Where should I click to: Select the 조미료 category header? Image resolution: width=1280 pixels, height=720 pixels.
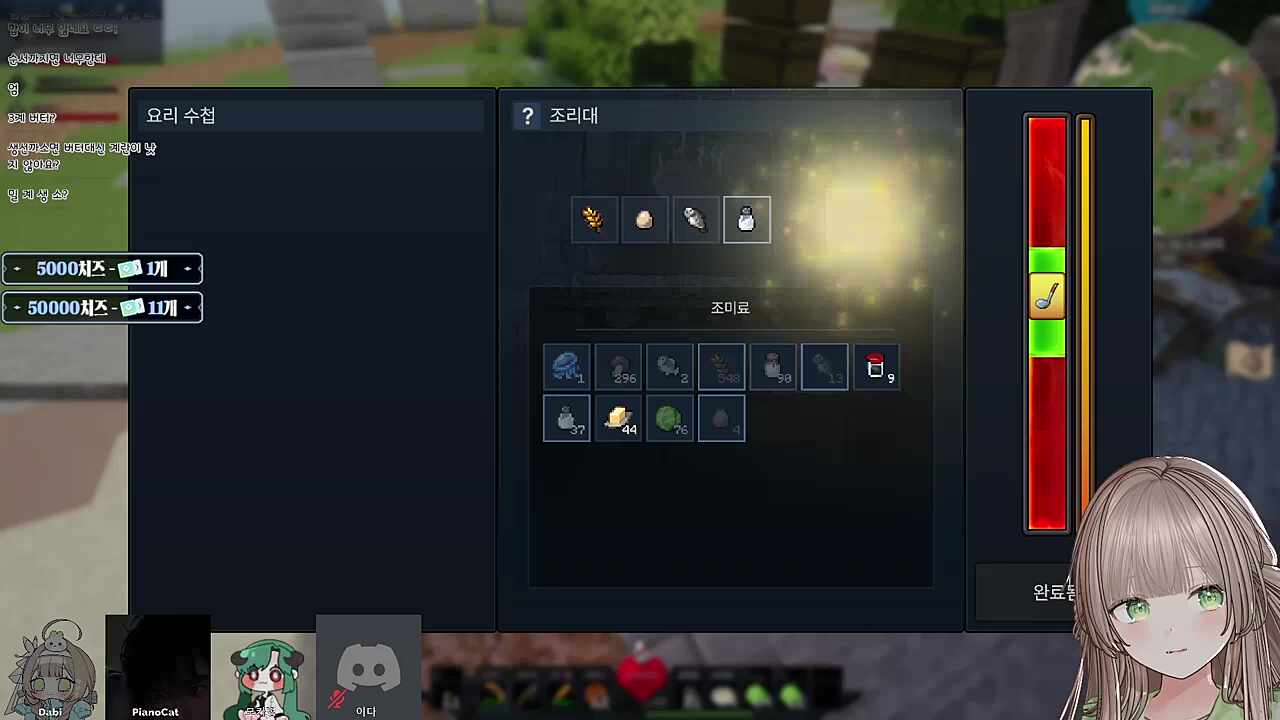coord(730,307)
